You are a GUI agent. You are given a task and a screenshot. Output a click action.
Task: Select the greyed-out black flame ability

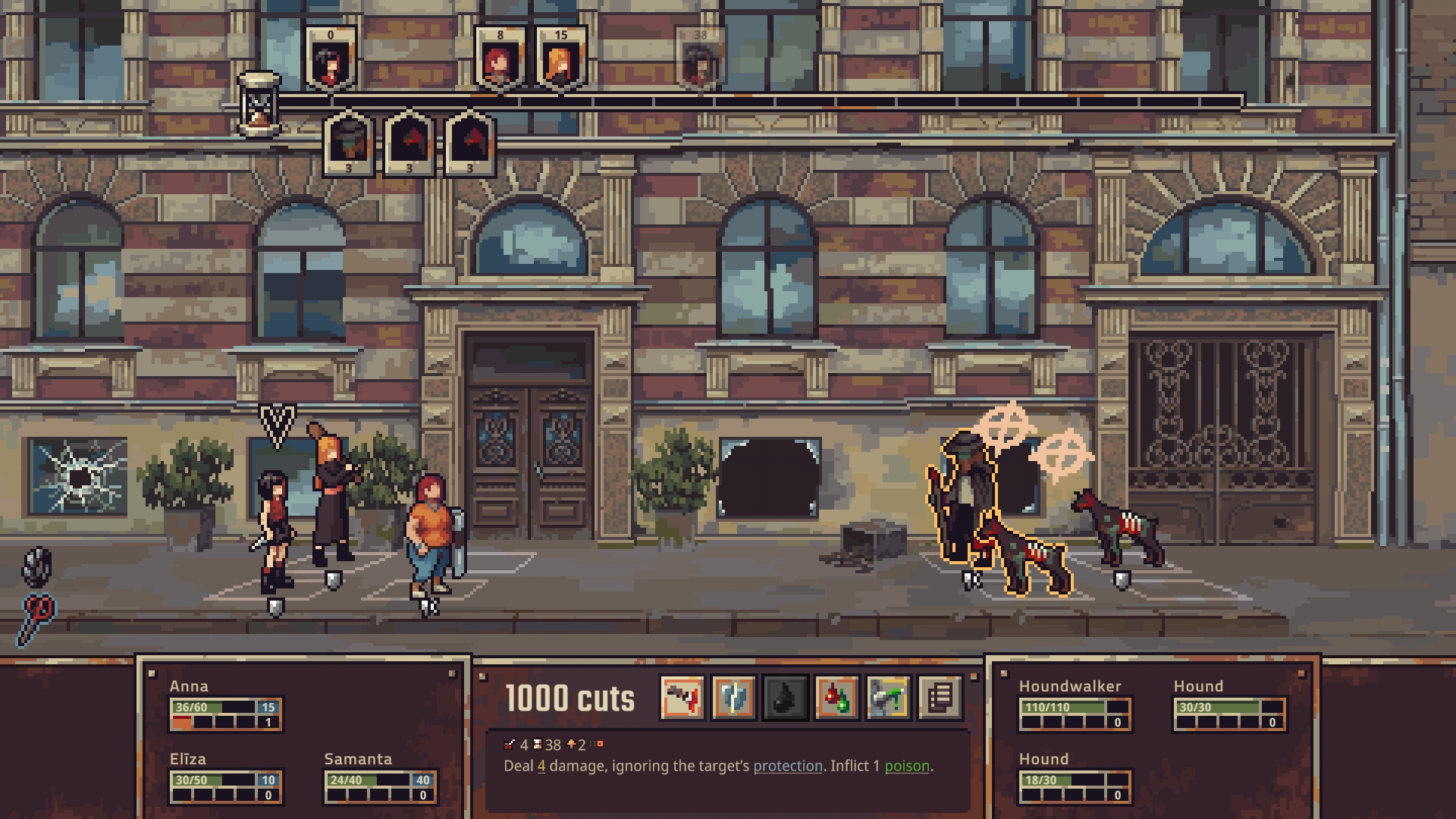786,697
